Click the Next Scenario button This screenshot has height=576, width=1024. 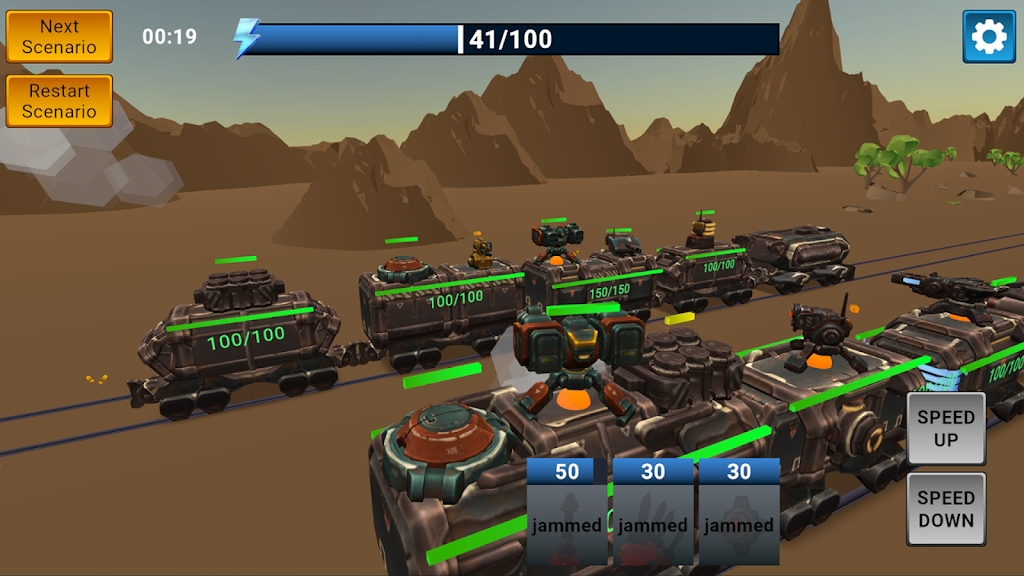click(x=59, y=37)
